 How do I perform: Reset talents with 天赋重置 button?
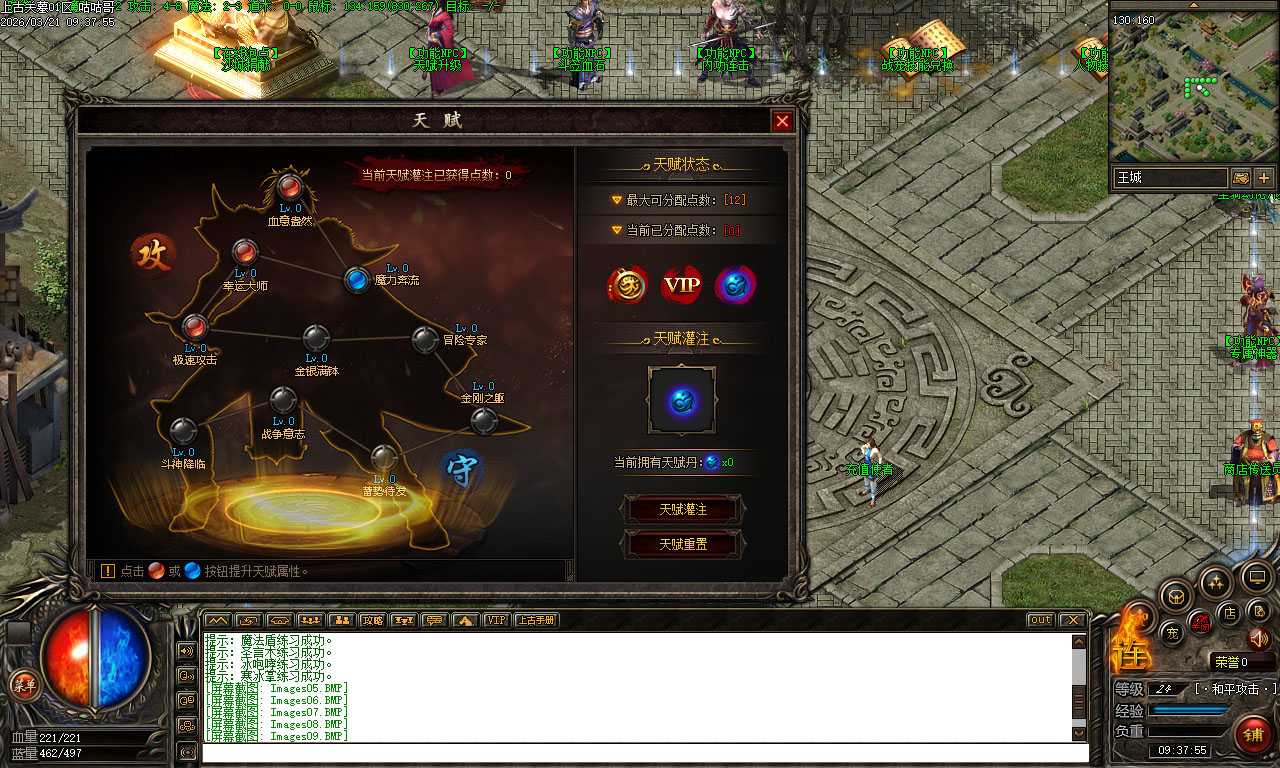[x=683, y=545]
